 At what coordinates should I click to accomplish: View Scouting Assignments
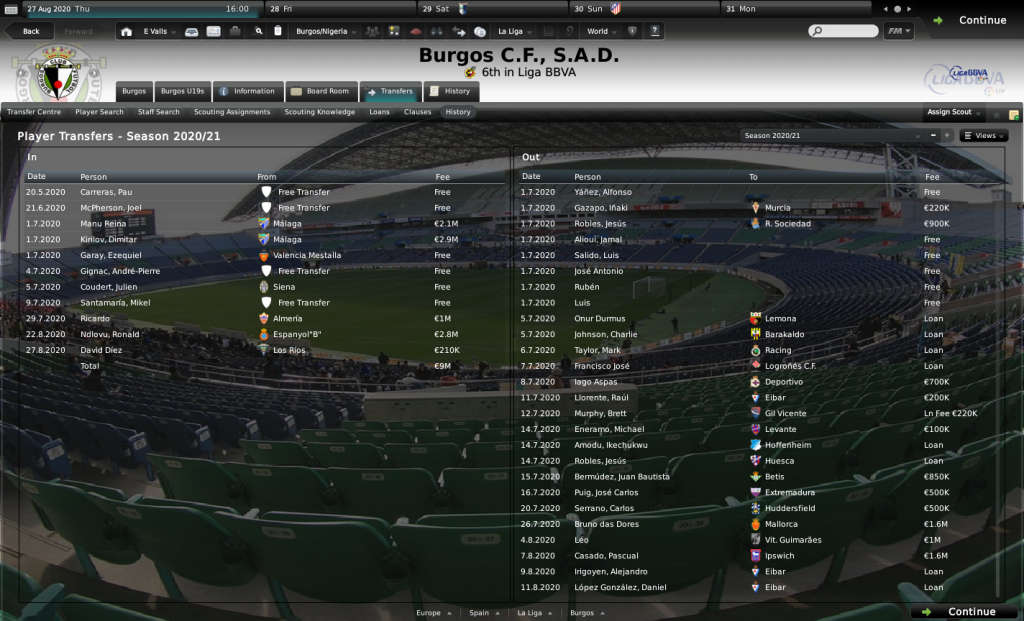[x=232, y=112]
